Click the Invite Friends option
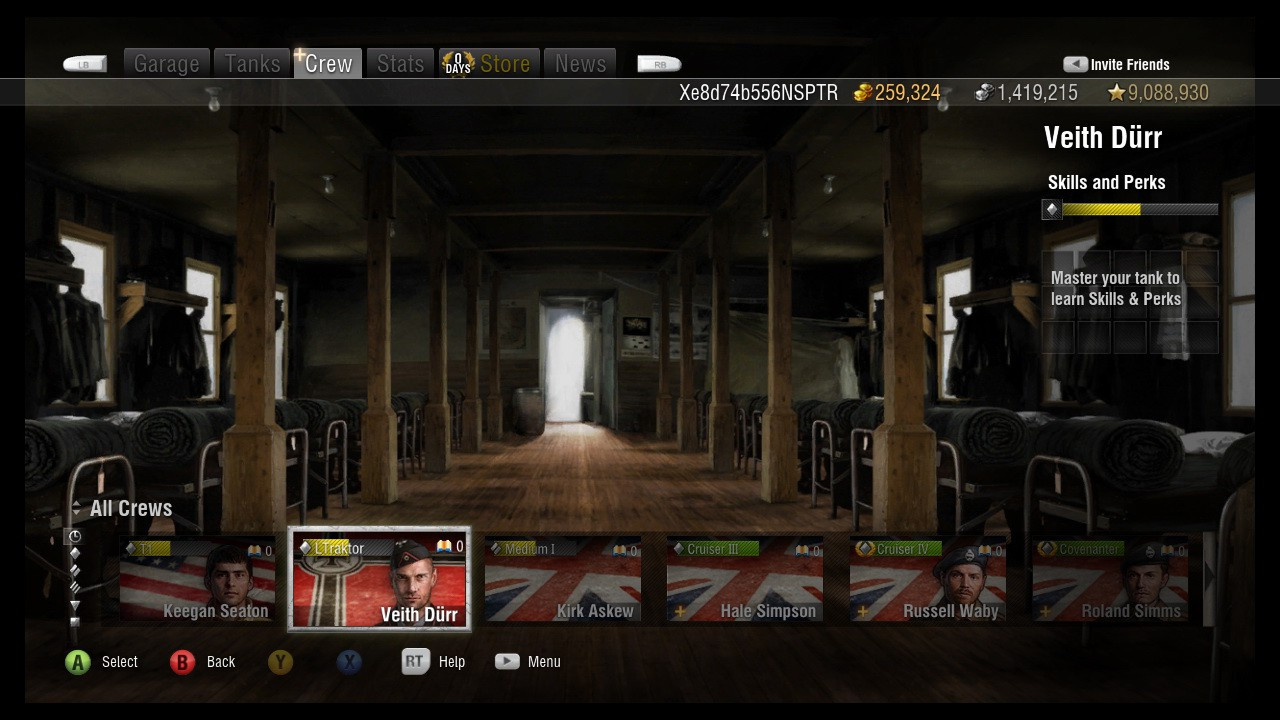The image size is (1280, 720). coord(1116,65)
